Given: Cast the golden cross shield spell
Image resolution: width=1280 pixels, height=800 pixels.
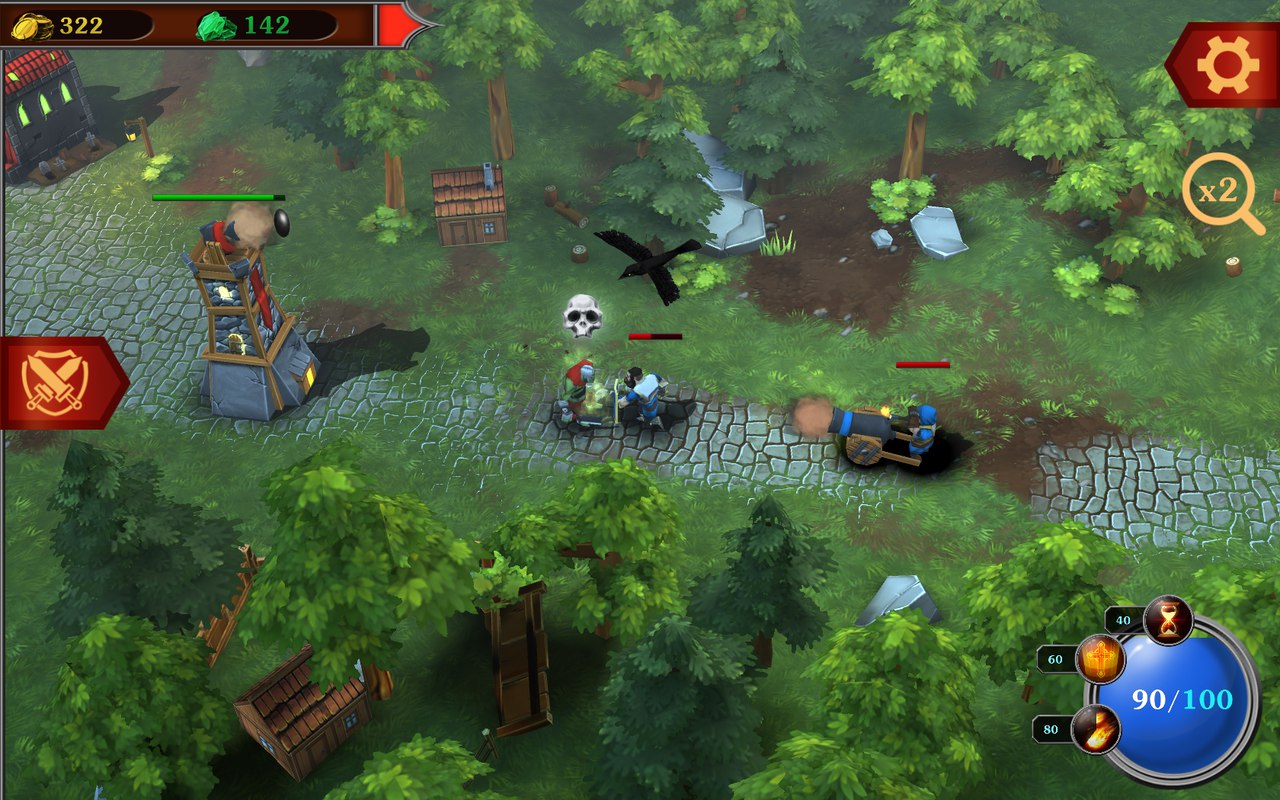Looking at the screenshot, I should pos(1099,660).
